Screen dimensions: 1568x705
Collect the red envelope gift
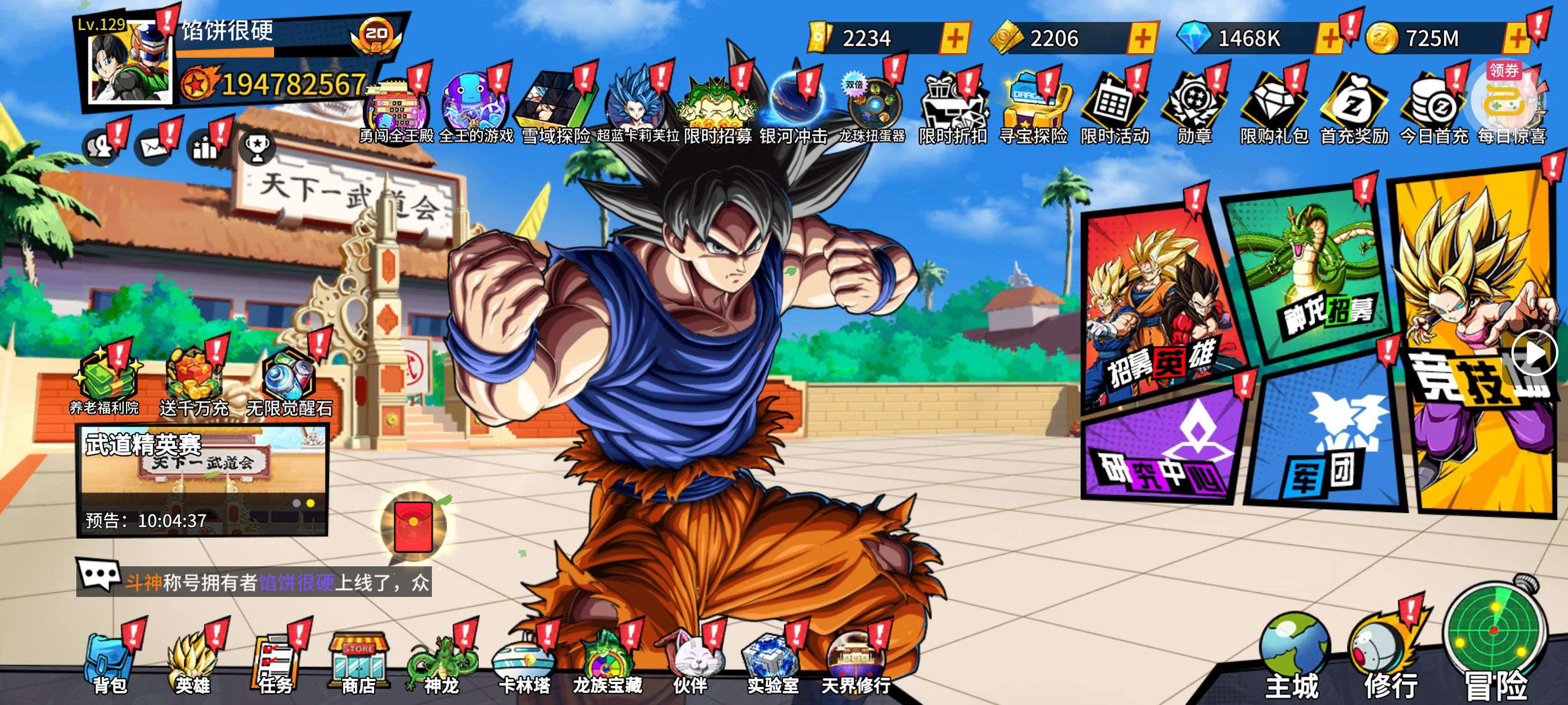[413, 526]
